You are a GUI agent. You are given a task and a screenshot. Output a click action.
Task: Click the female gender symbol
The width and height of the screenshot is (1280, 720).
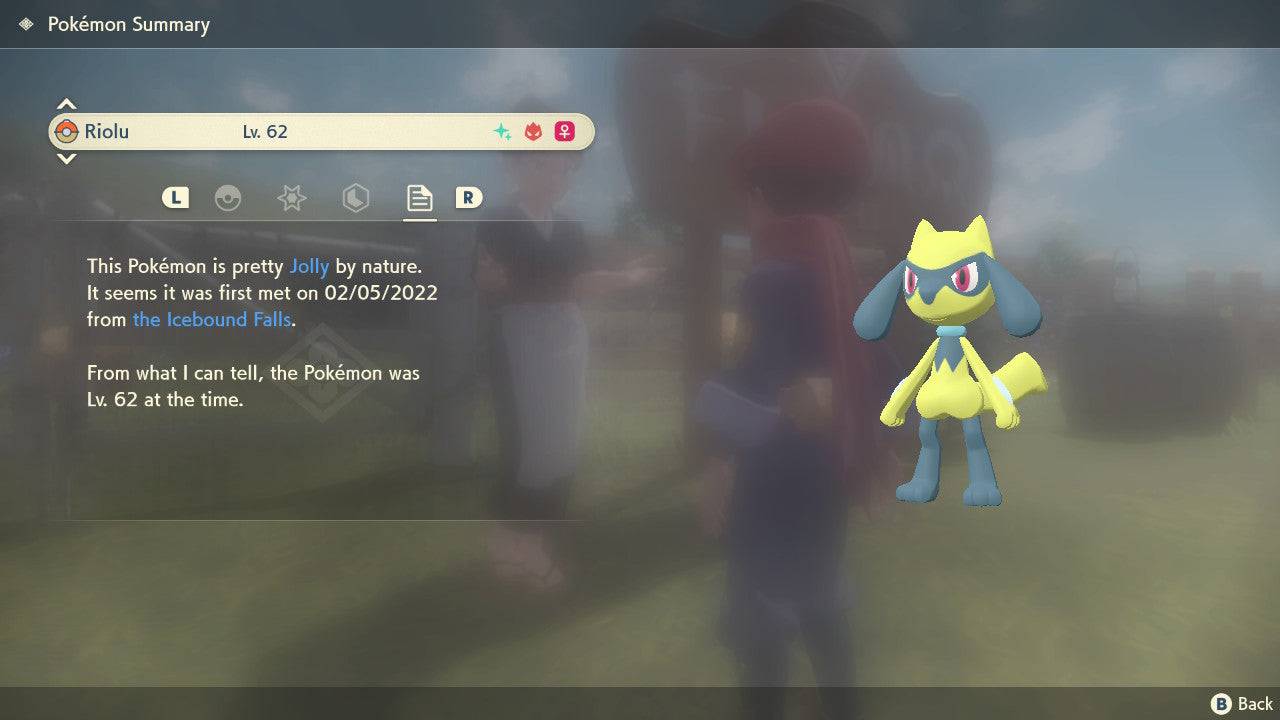click(x=564, y=131)
